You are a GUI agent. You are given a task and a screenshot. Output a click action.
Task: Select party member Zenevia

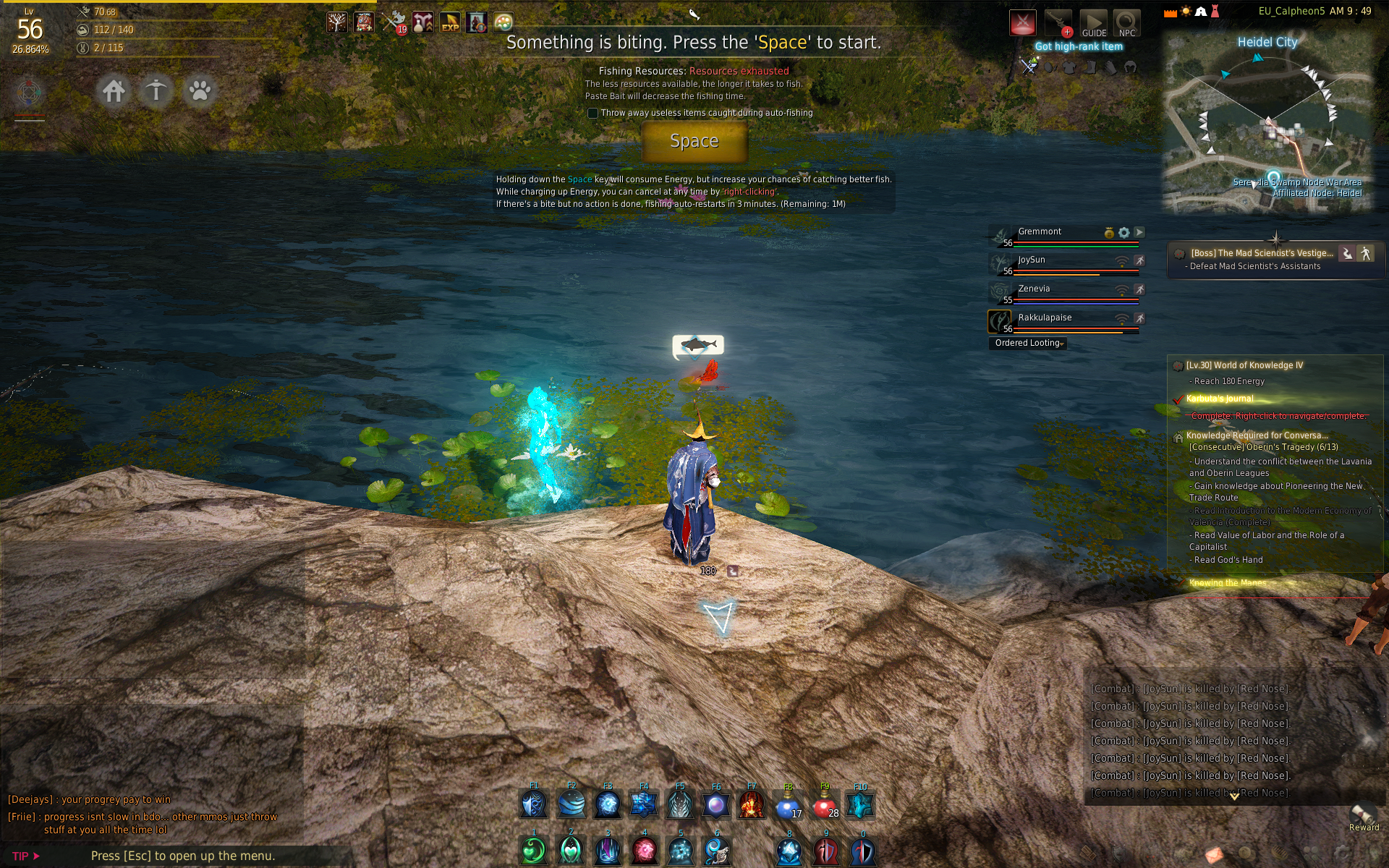1034,289
